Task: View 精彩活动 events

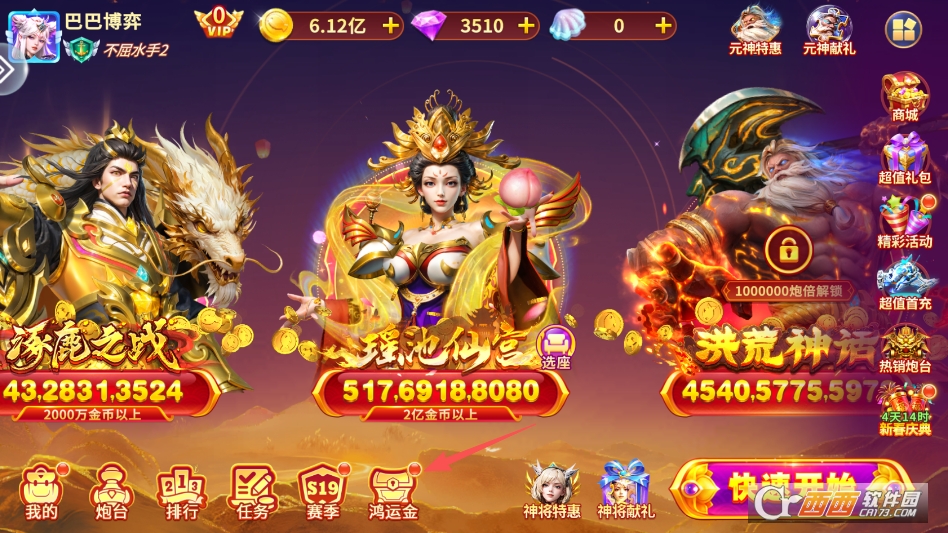Action: tap(904, 223)
